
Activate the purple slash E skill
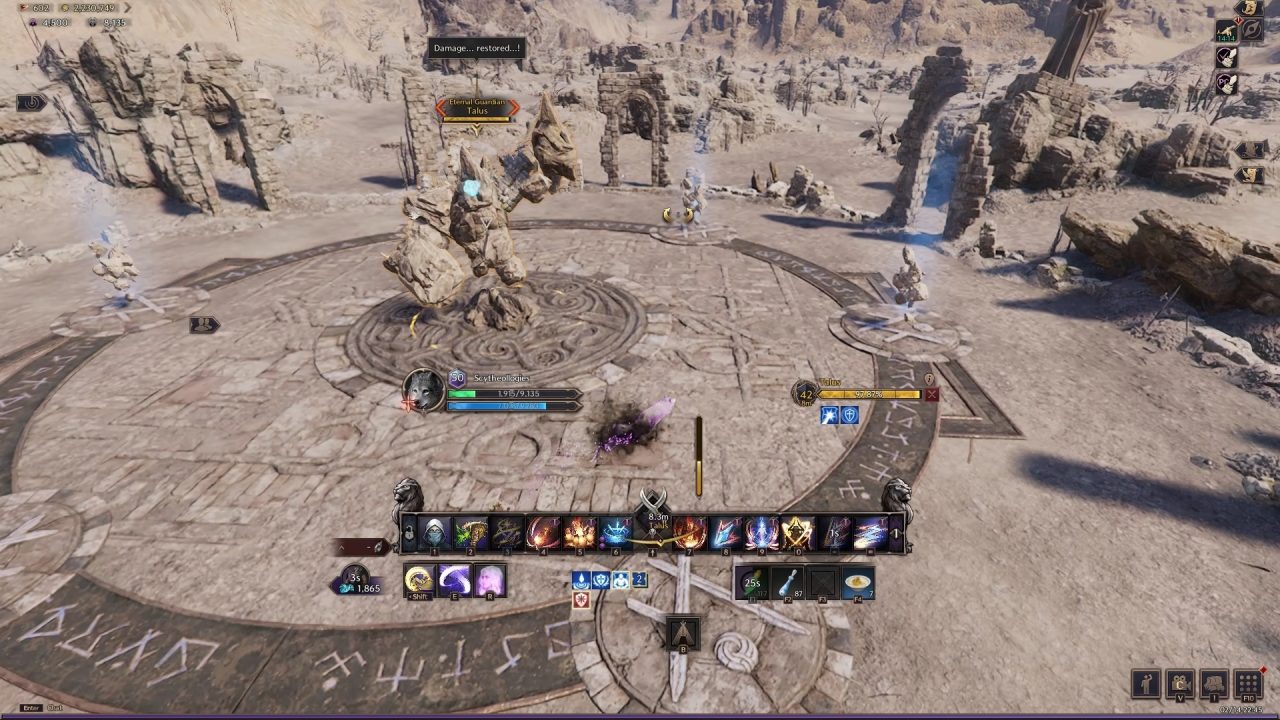click(x=455, y=580)
